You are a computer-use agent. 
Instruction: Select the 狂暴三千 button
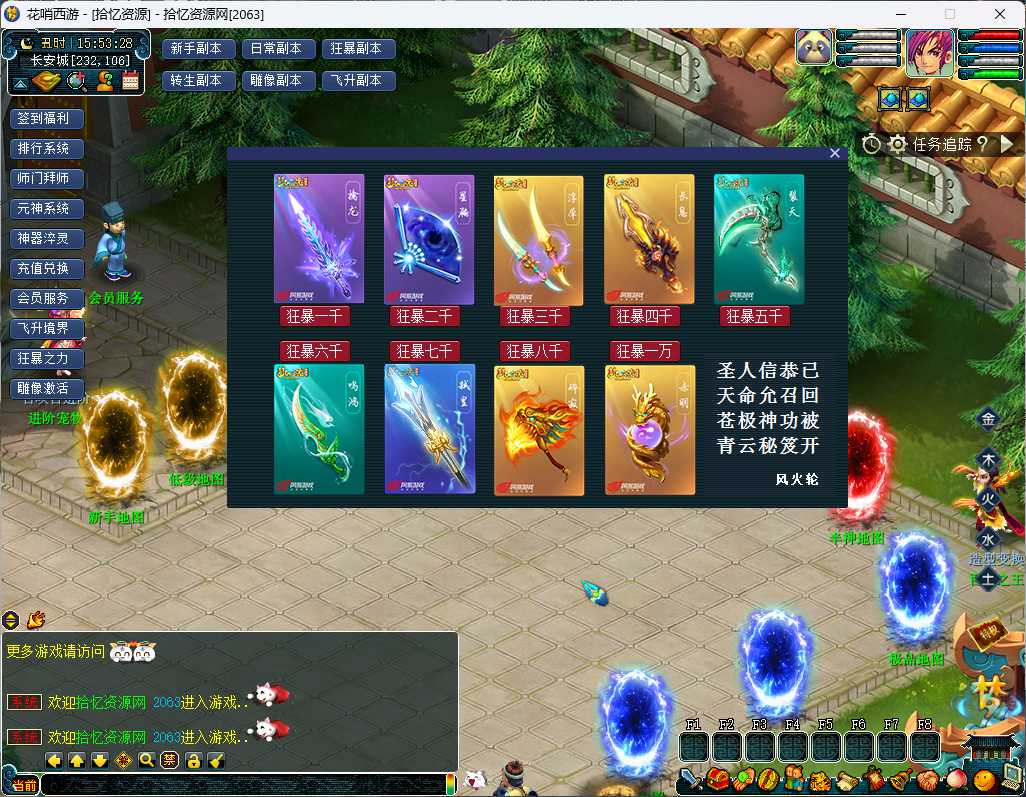(x=534, y=317)
